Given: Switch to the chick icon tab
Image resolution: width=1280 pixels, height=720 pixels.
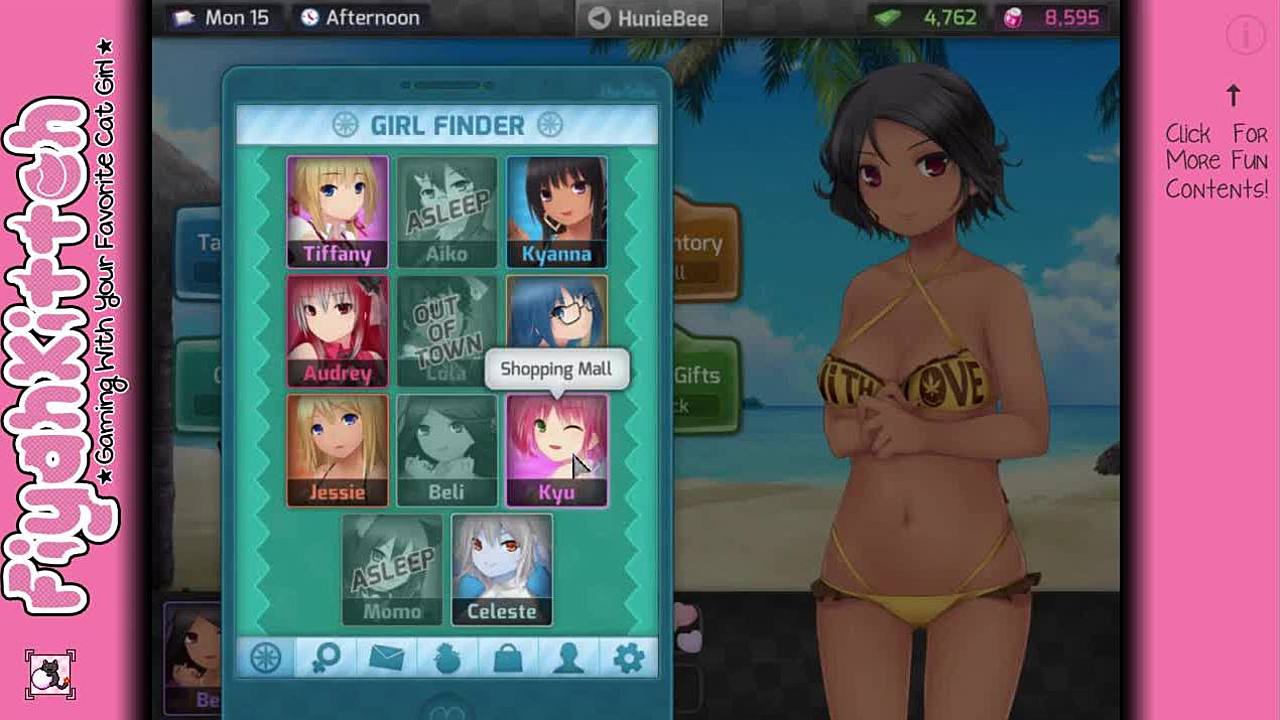Looking at the screenshot, I should click(447, 658).
